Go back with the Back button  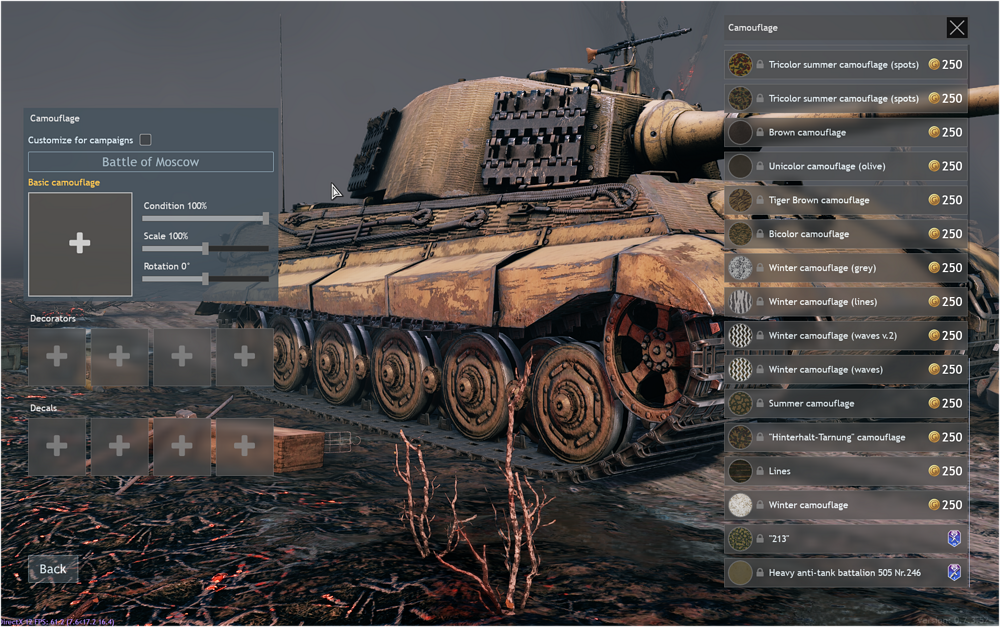(53, 569)
